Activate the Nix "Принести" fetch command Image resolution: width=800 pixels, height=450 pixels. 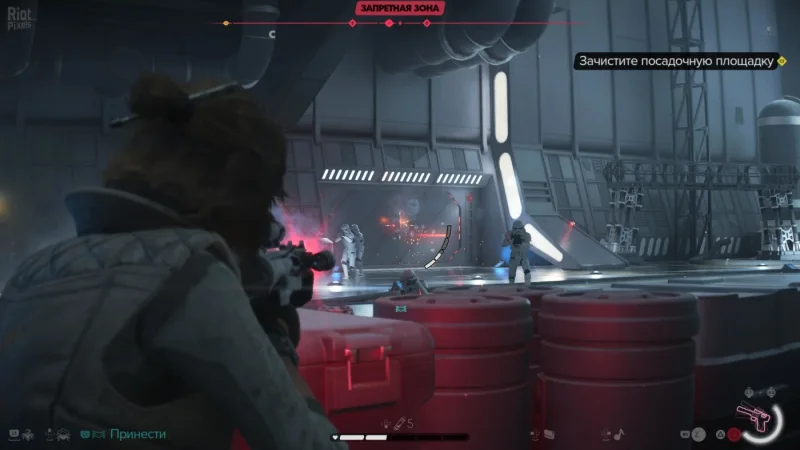[137, 435]
